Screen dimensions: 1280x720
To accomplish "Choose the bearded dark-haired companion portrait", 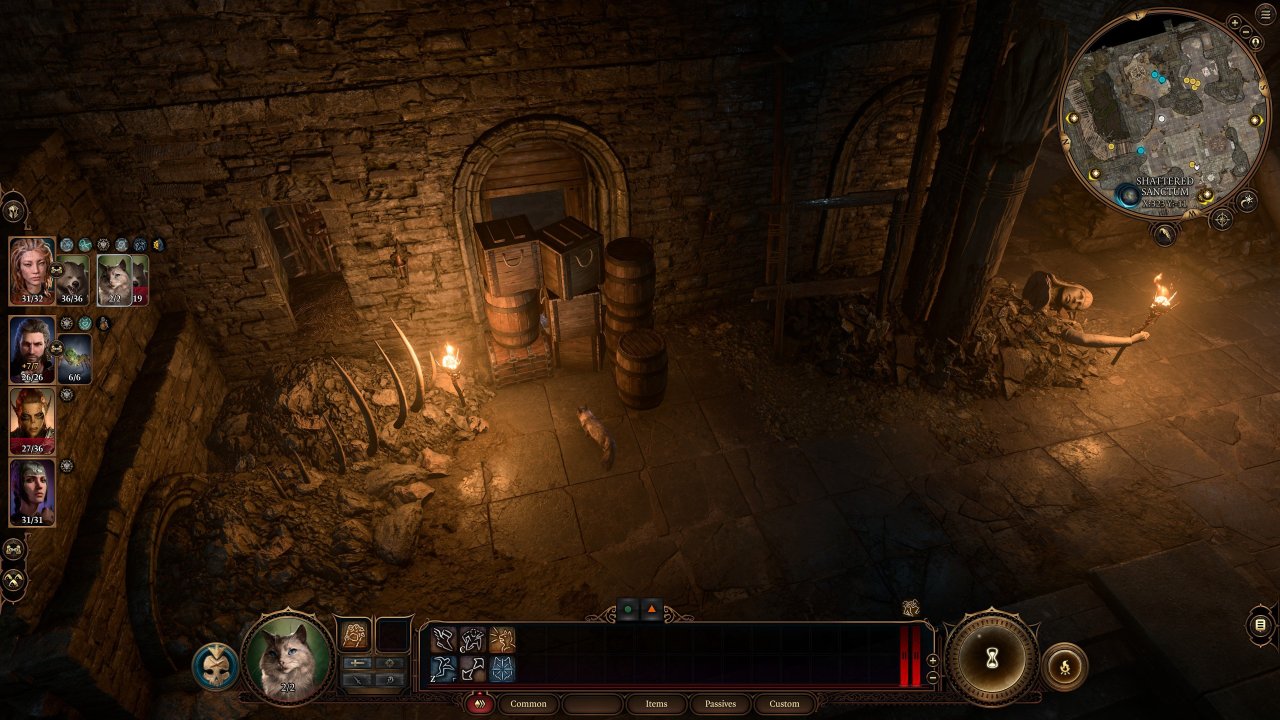I will click(x=31, y=349).
